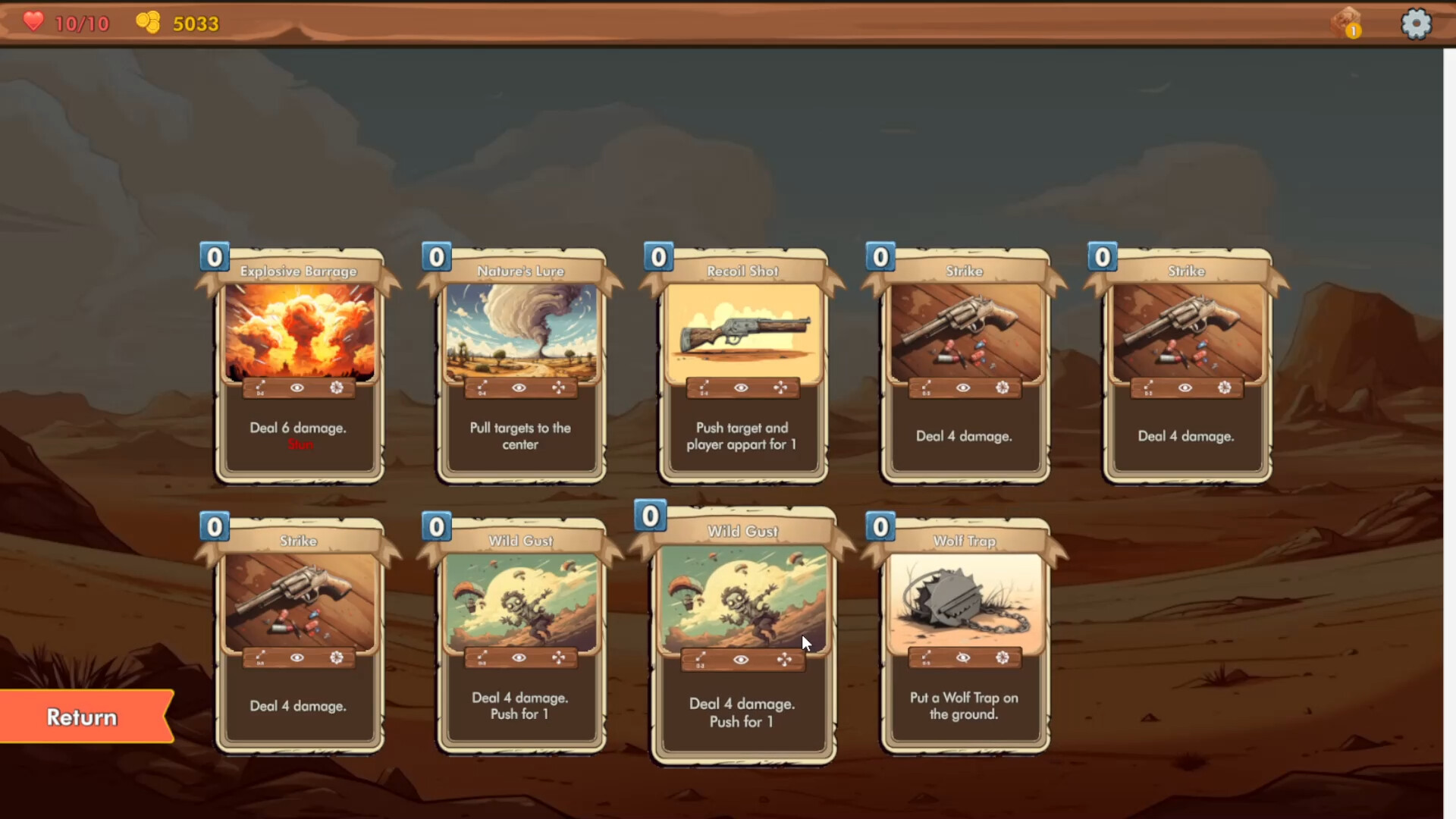Click the Return button
1456x819 pixels.
[x=80, y=717]
